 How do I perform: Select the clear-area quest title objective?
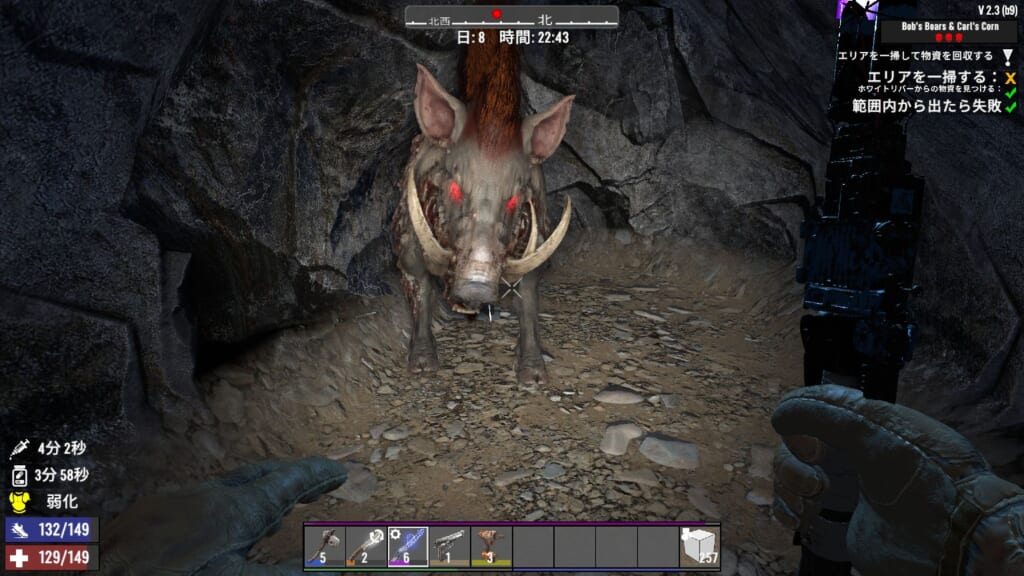point(917,56)
